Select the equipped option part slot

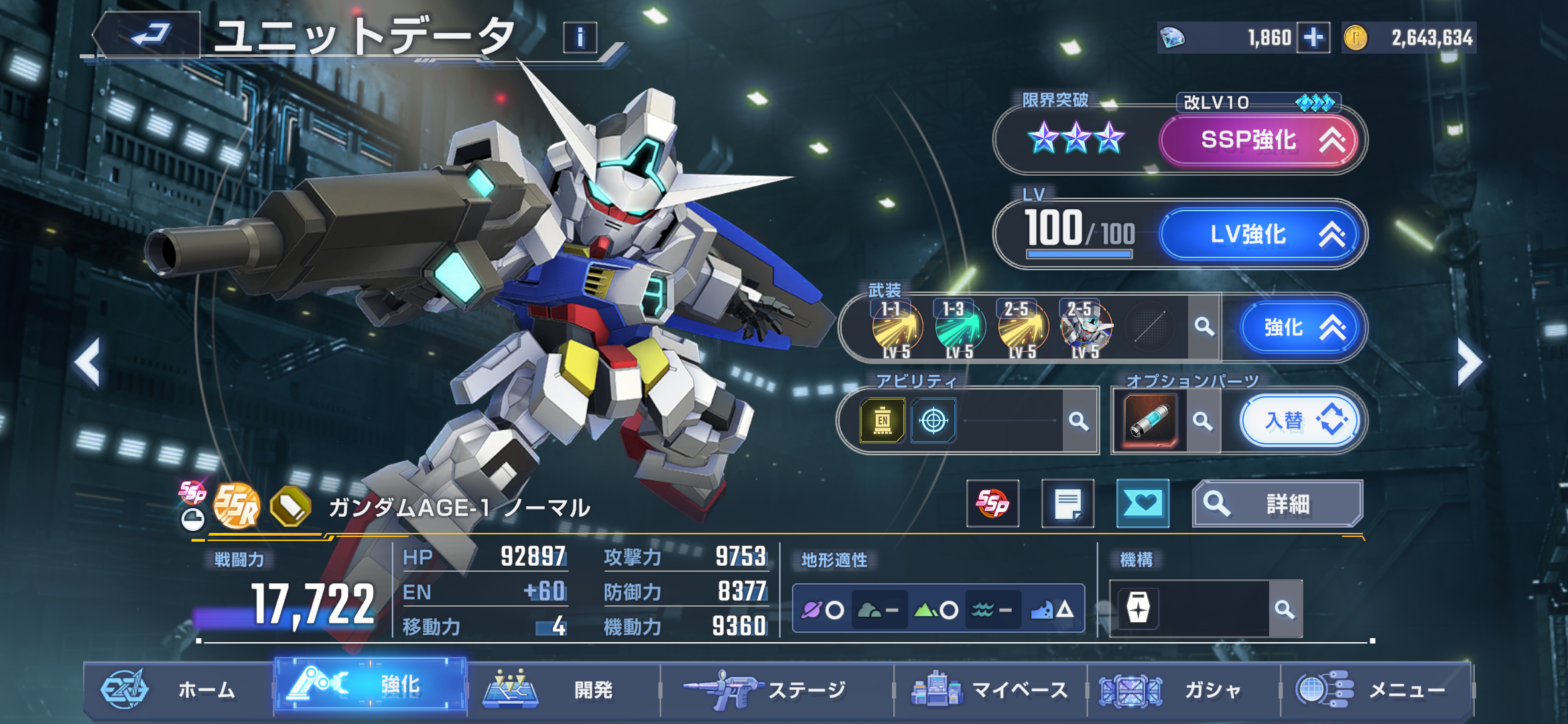[1149, 421]
